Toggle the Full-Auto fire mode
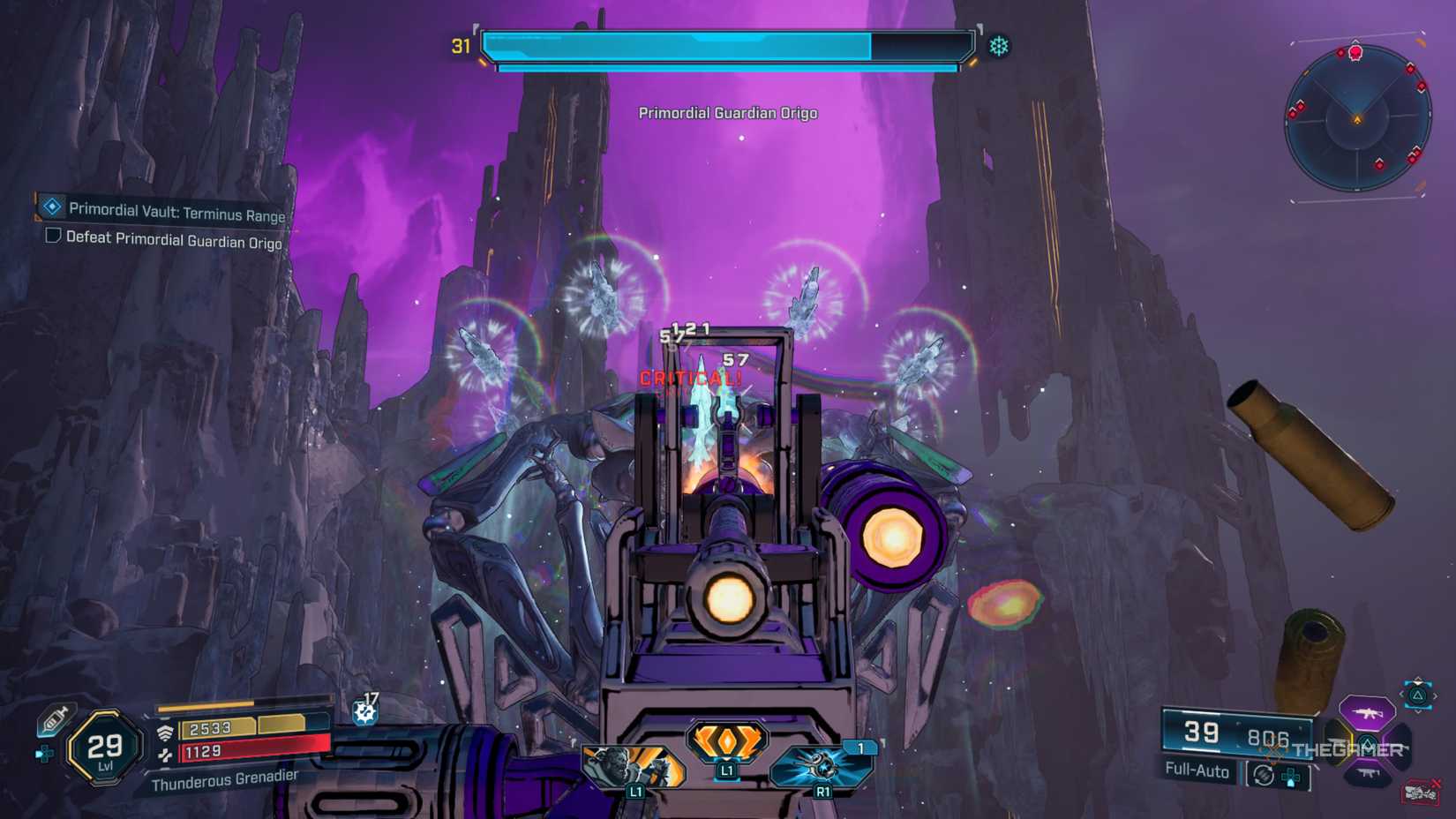This screenshot has height=819, width=1456. (x=1197, y=770)
